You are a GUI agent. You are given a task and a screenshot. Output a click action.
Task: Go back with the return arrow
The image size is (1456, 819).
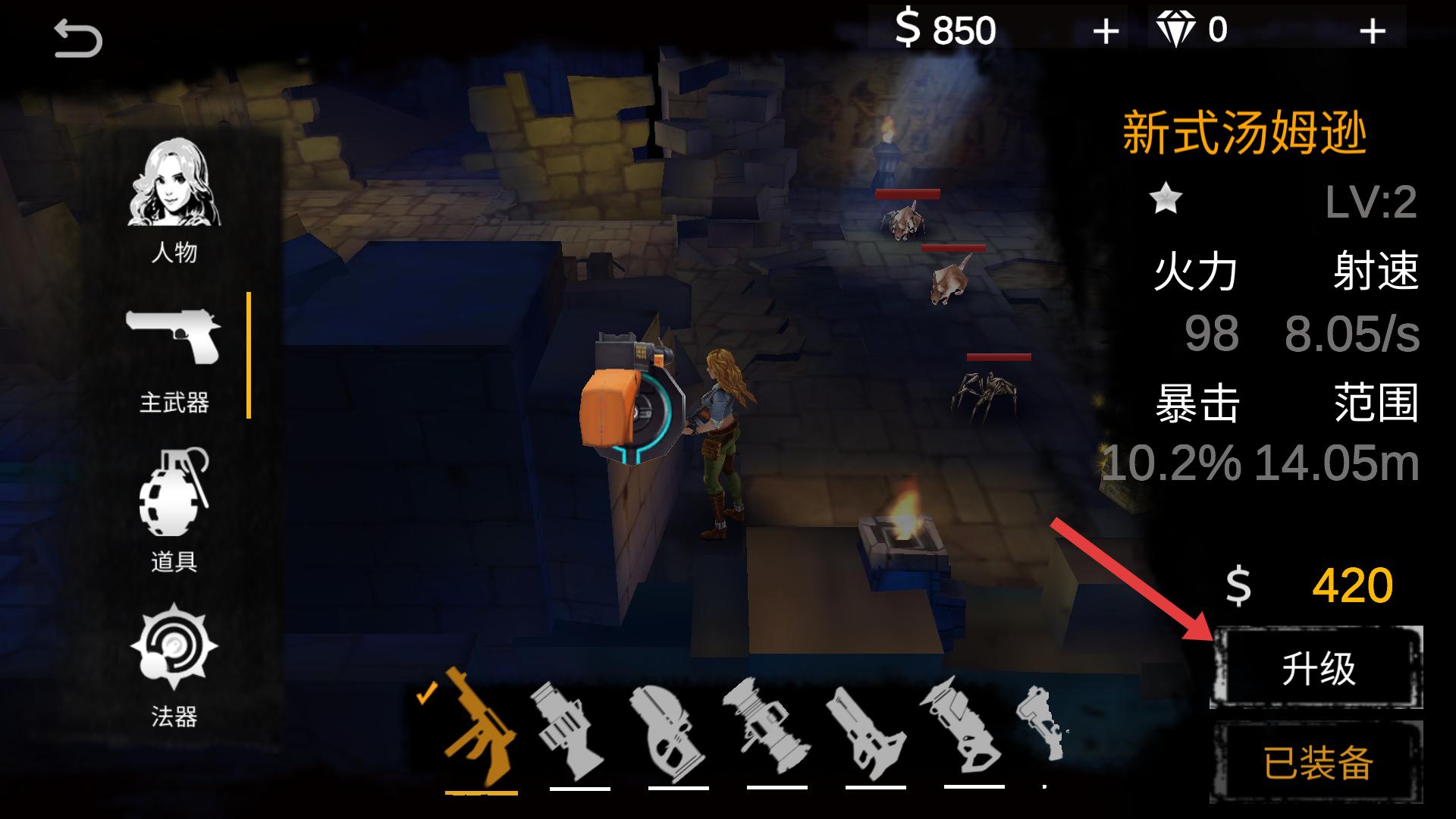[x=78, y=39]
